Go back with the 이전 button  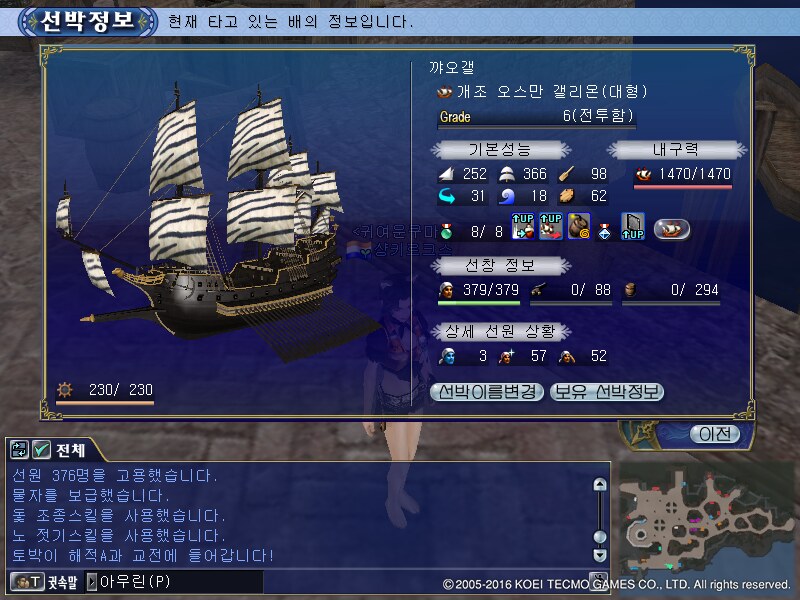(x=715, y=434)
